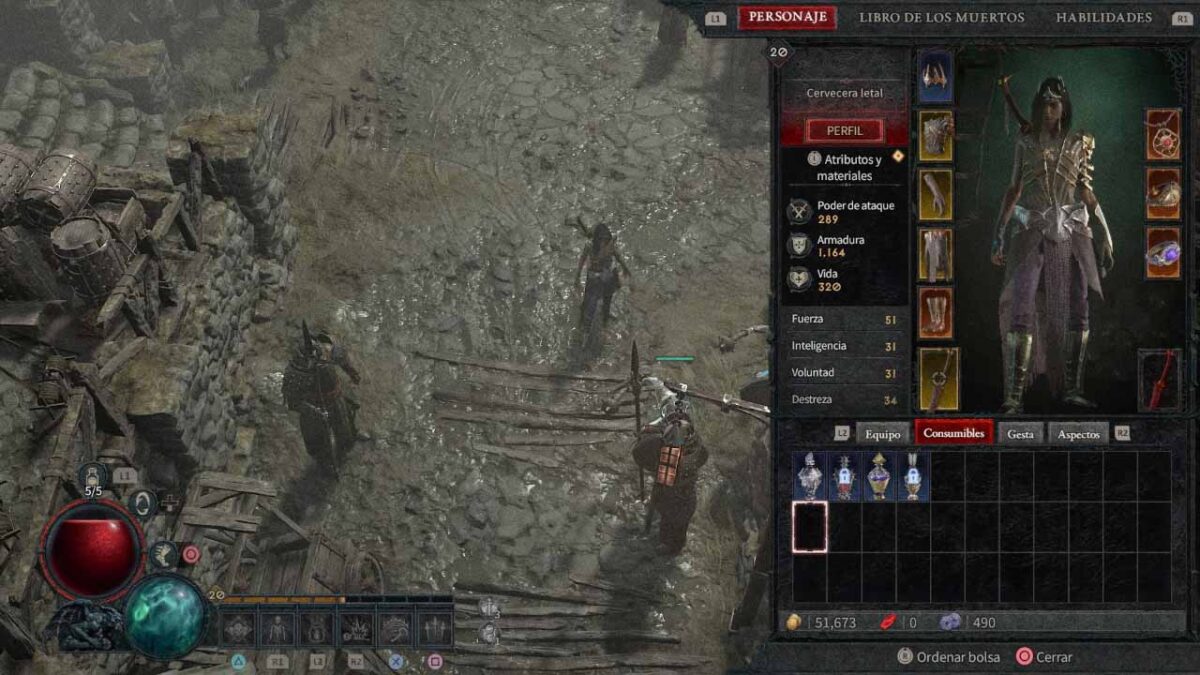
Task: Select the equipped helm slot
Action: 935,77
